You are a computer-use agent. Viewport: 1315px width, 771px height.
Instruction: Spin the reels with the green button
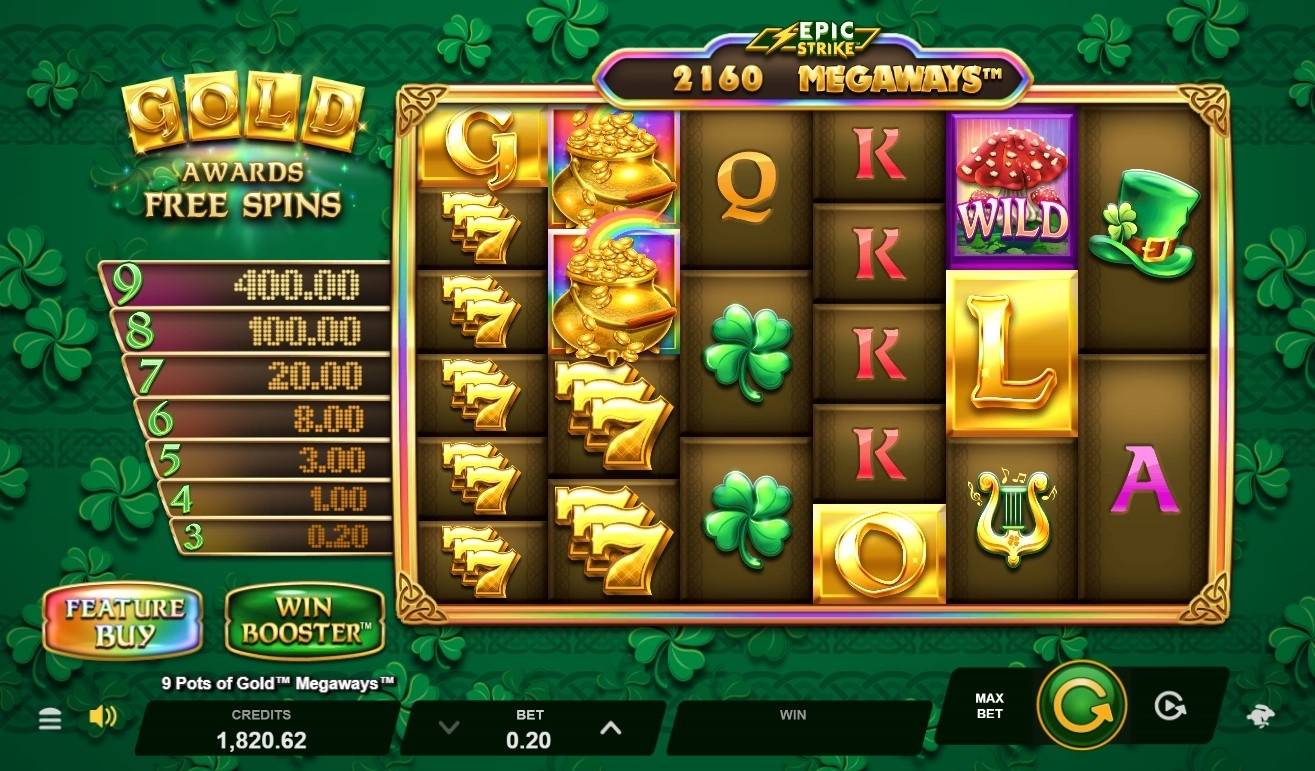click(x=1082, y=705)
